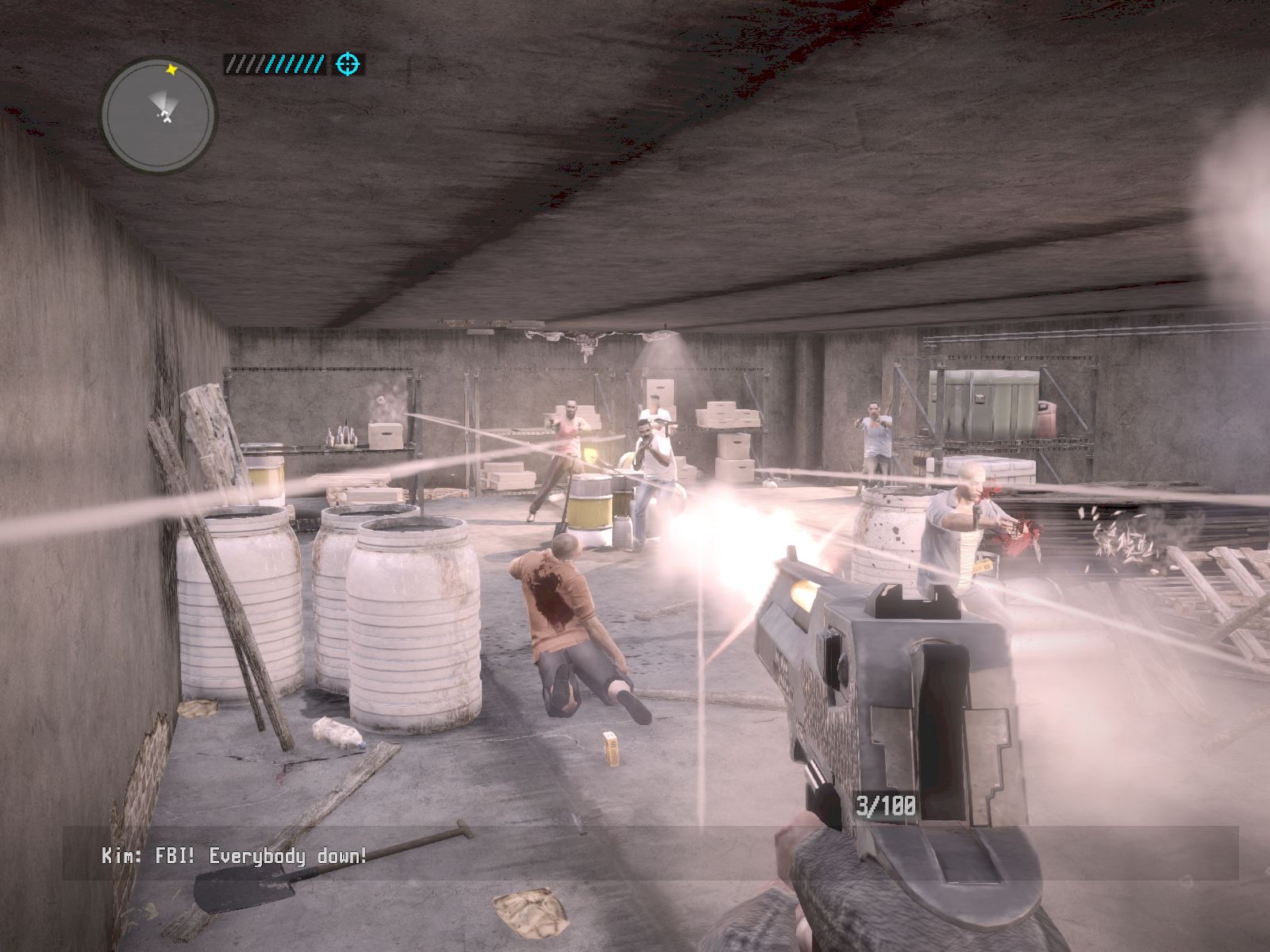This screenshot has width=1270, height=952.
Task: Click the cyan crosshair target icon
Action: click(x=348, y=64)
